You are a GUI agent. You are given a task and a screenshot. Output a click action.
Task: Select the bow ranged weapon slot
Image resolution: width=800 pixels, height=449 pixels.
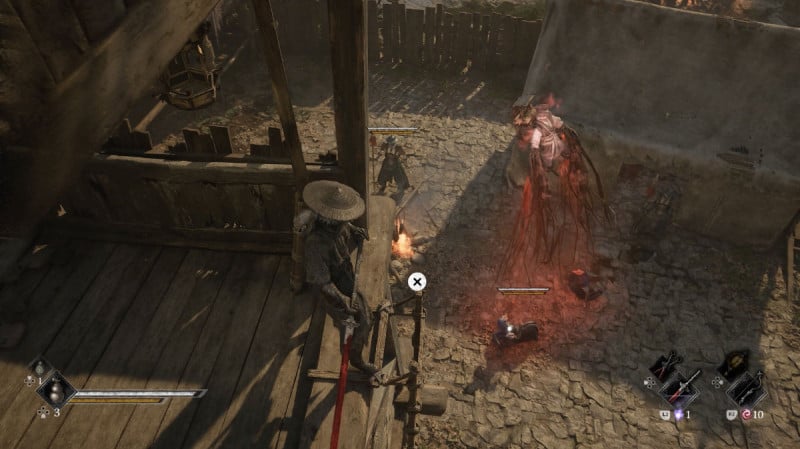(749, 389)
